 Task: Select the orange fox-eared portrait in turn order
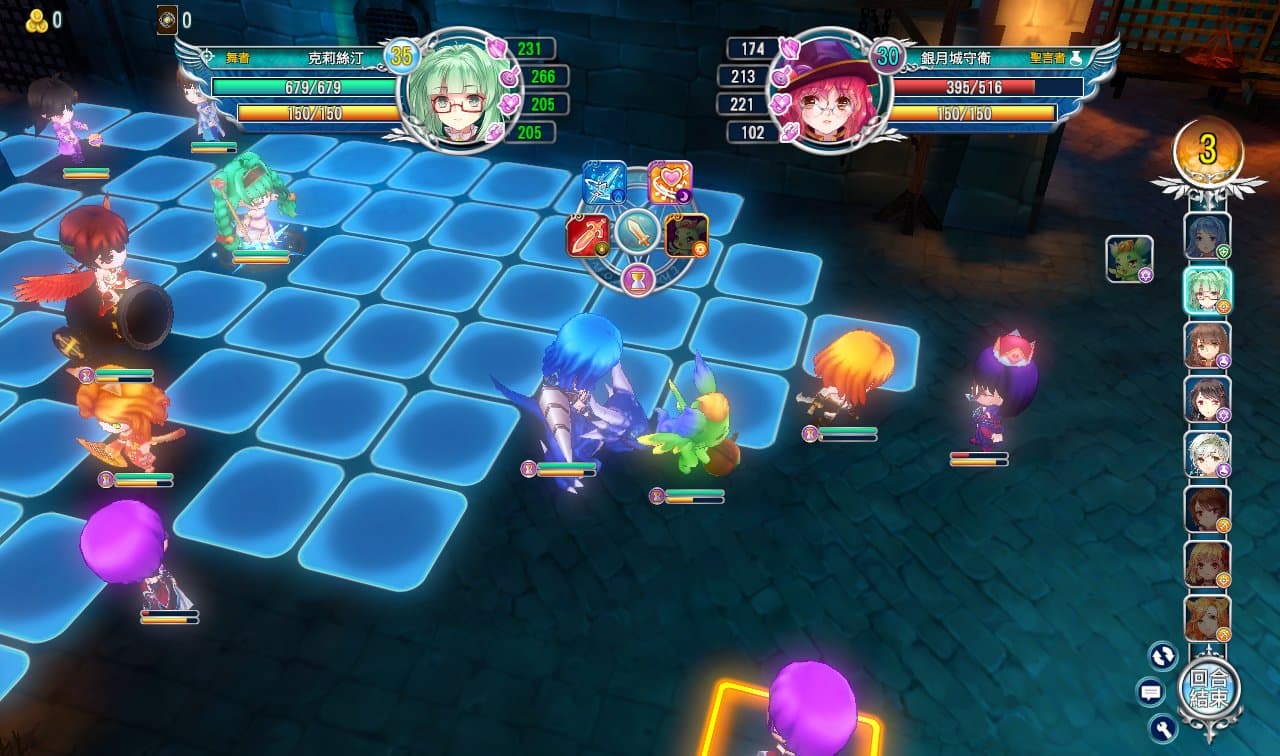point(1207,619)
